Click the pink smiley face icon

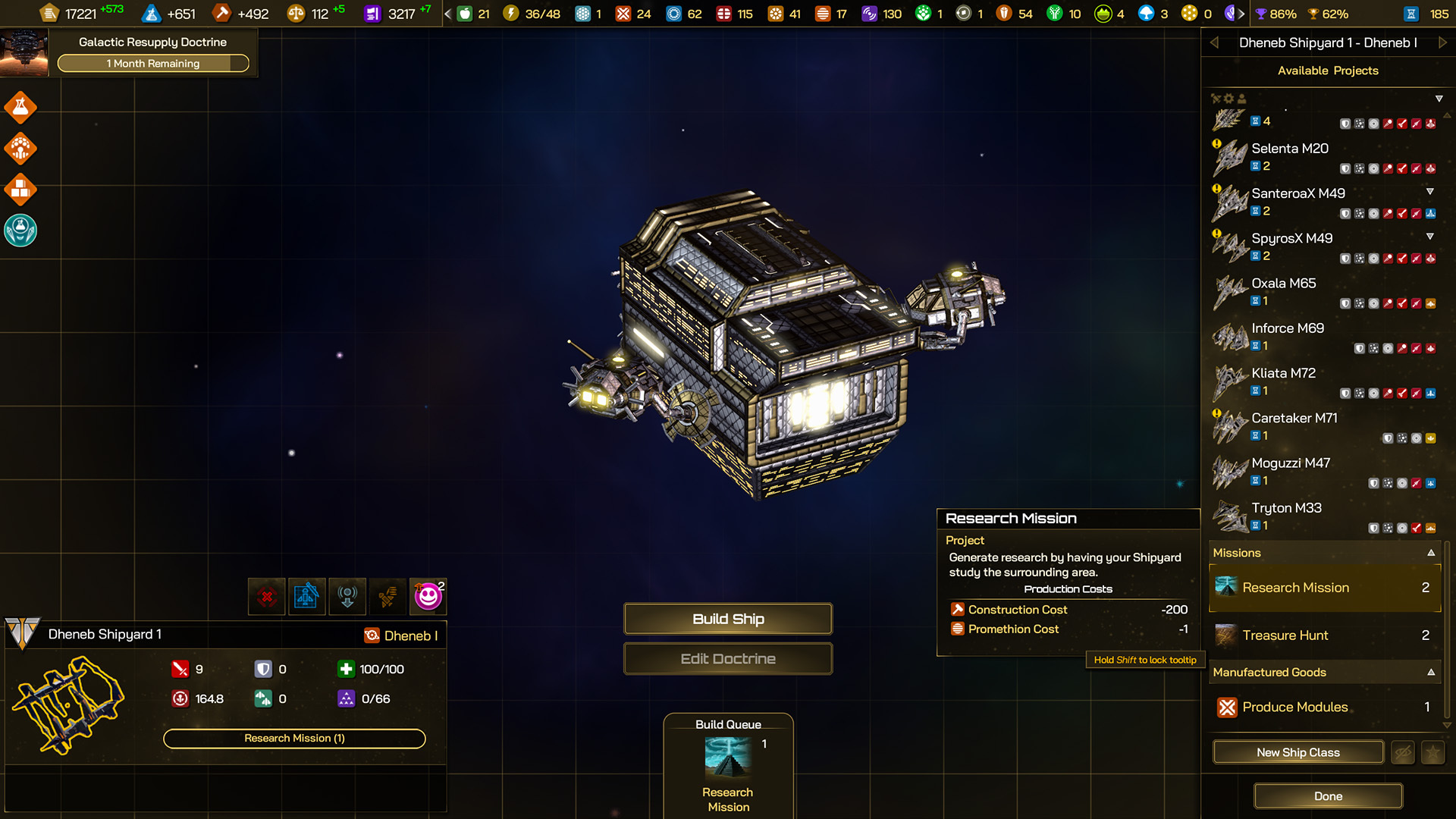[x=428, y=596]
